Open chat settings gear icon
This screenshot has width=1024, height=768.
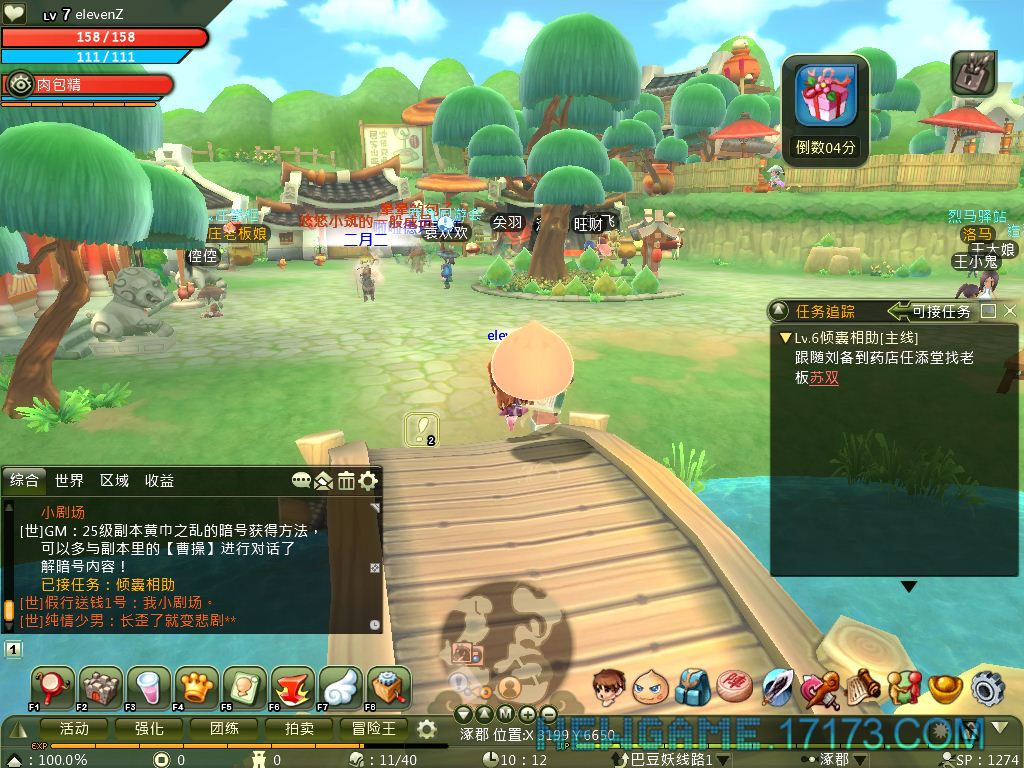[x=368, y=481]
